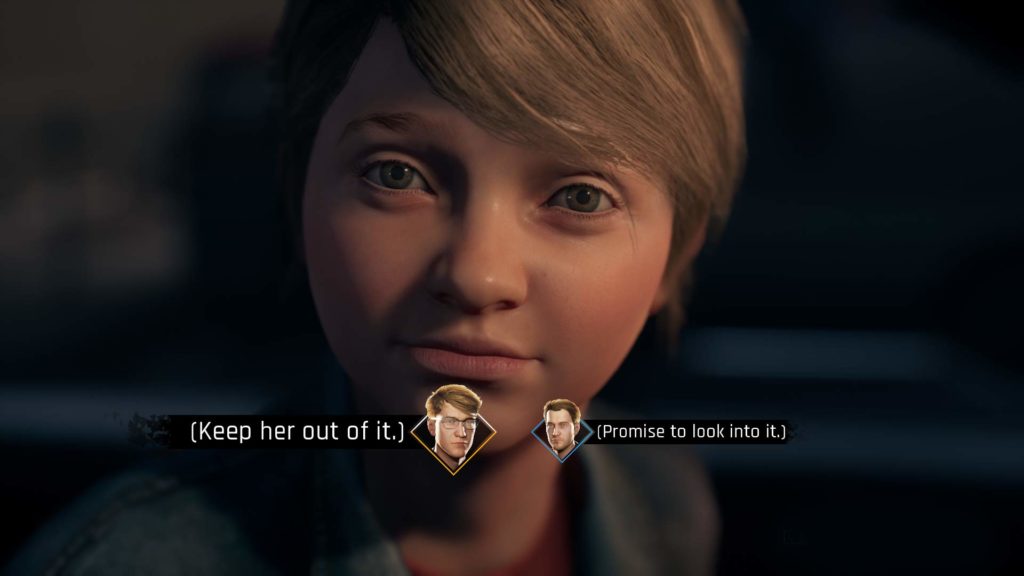Choose the "Keep her out of it" reply

point(297,432)
